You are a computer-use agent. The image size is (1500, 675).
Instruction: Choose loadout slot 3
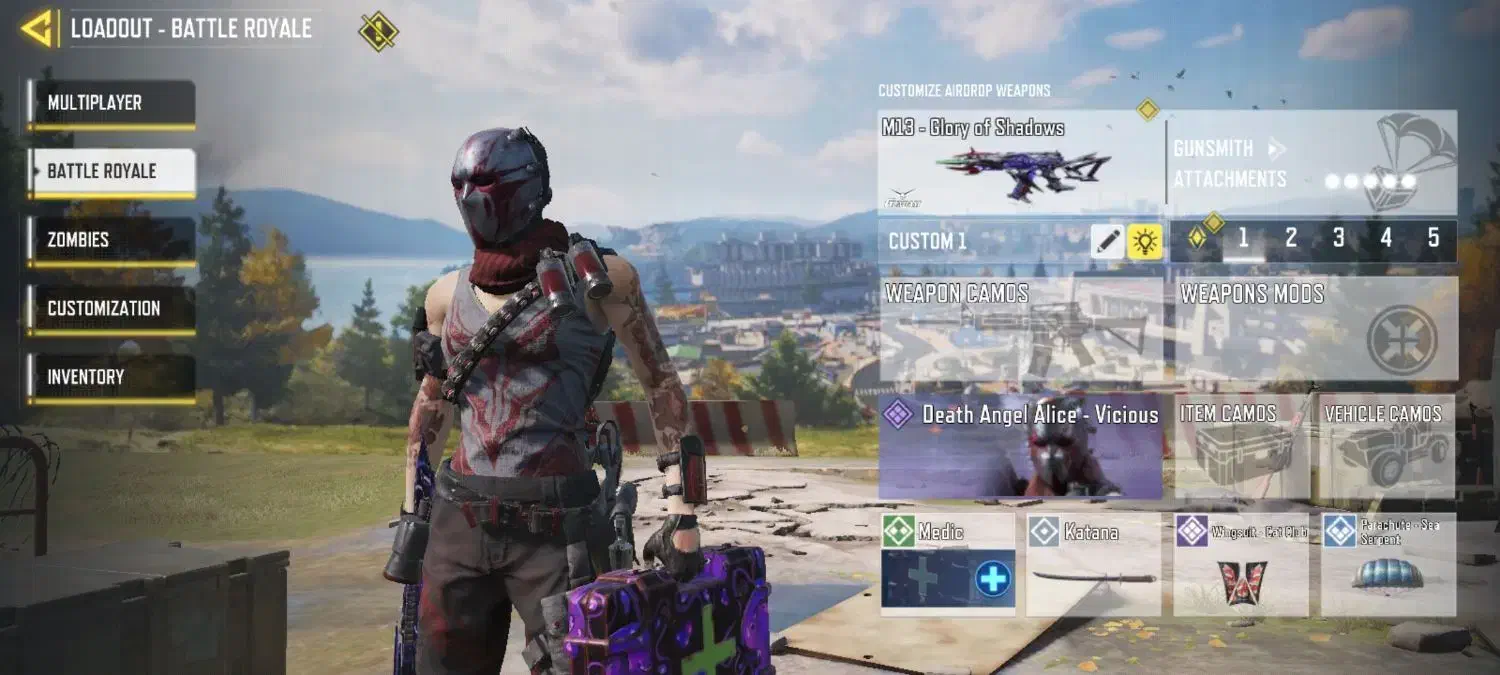(x=1339, y=238)
